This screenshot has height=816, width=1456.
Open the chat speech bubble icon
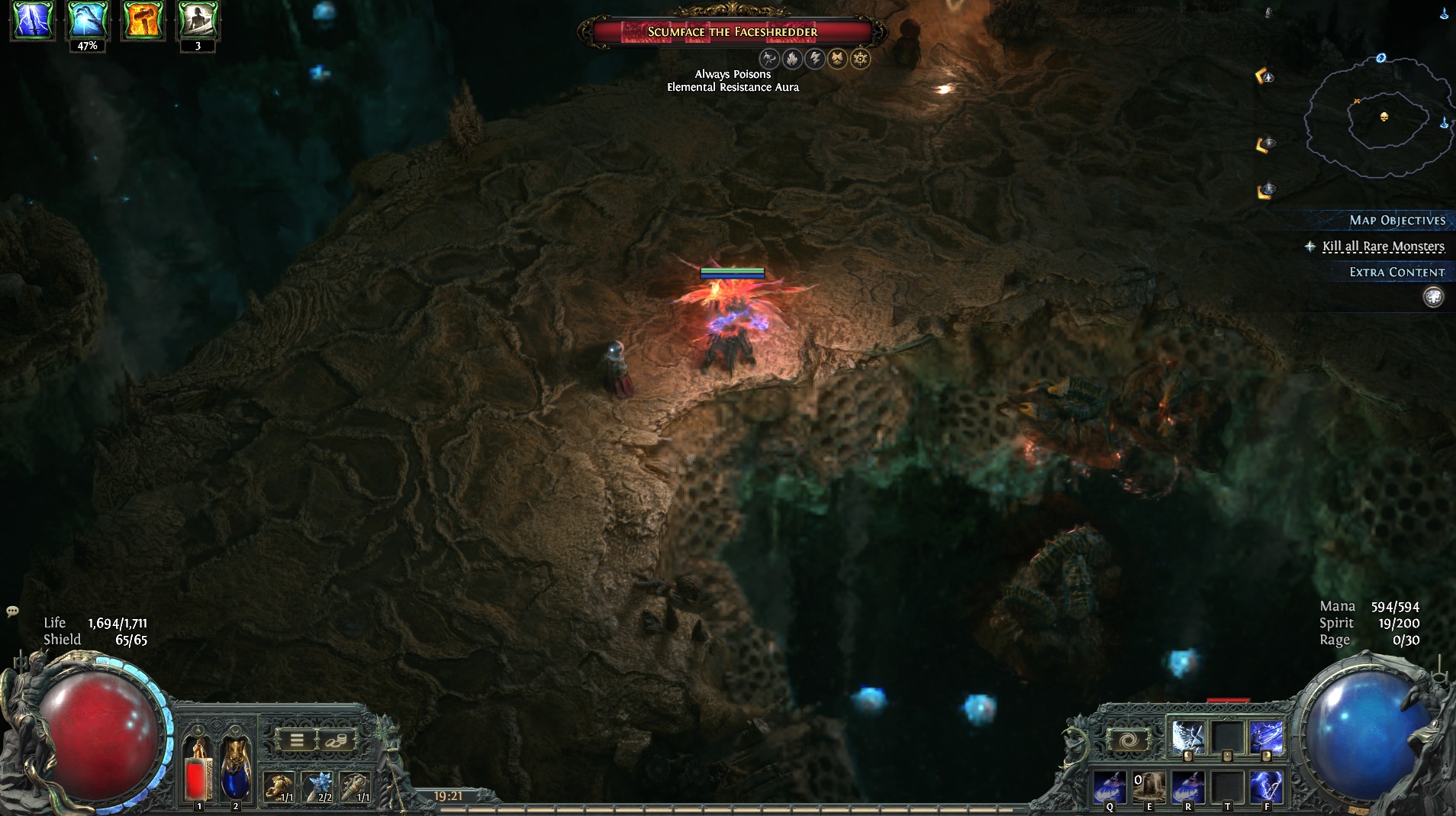click(12, 611)
